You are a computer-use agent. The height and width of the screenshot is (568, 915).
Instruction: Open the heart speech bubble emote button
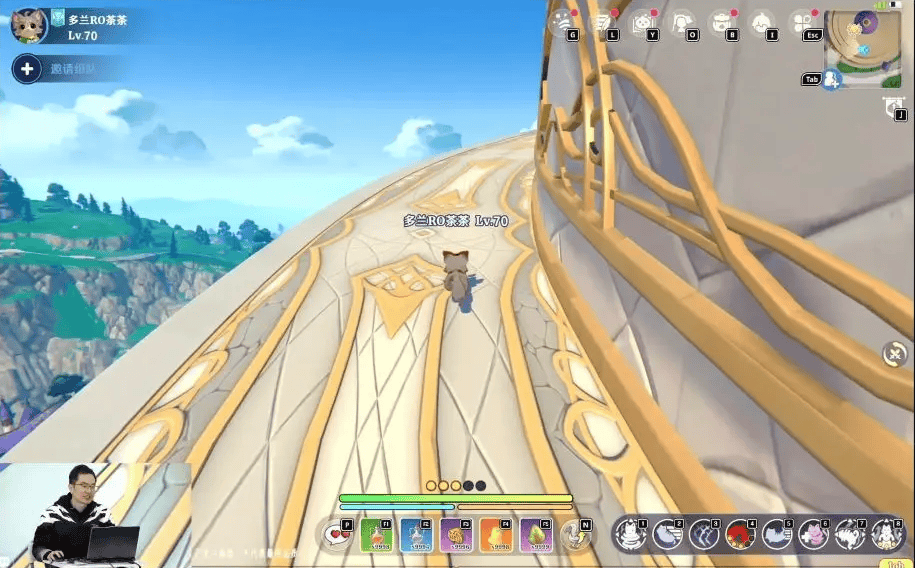click(337, 535)
